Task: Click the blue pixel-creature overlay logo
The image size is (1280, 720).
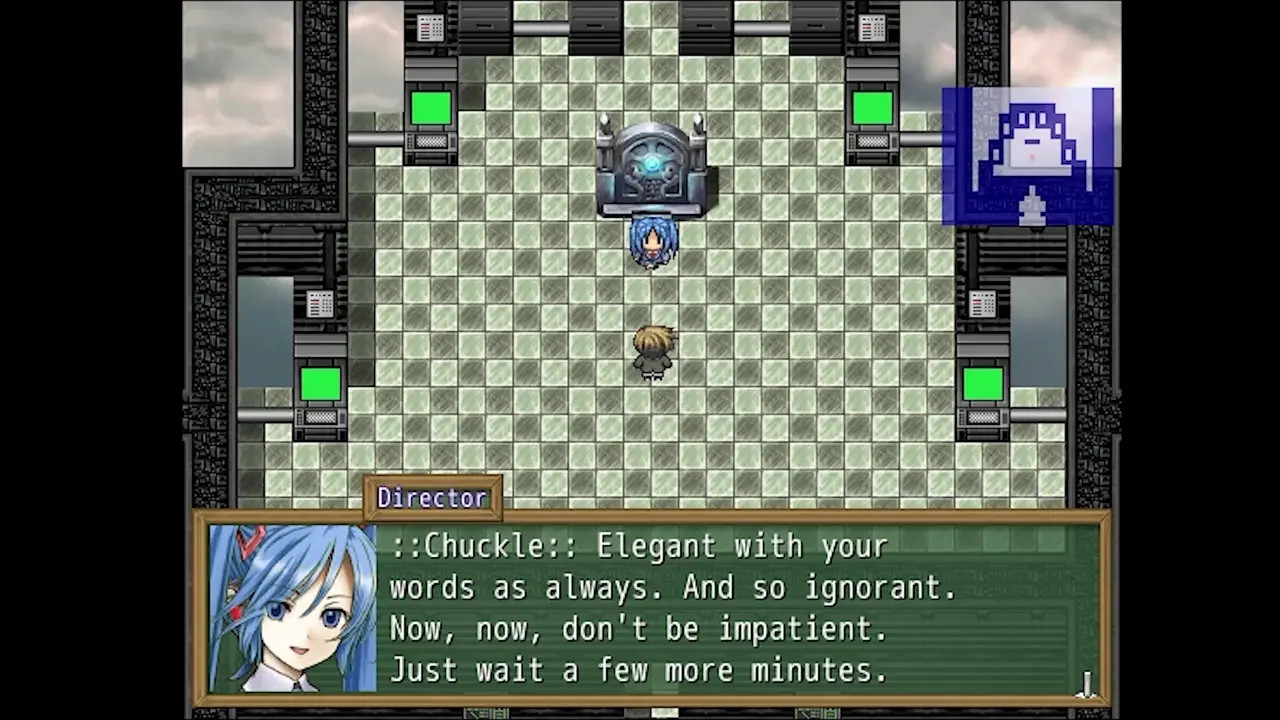Action: pos(1028,156)
